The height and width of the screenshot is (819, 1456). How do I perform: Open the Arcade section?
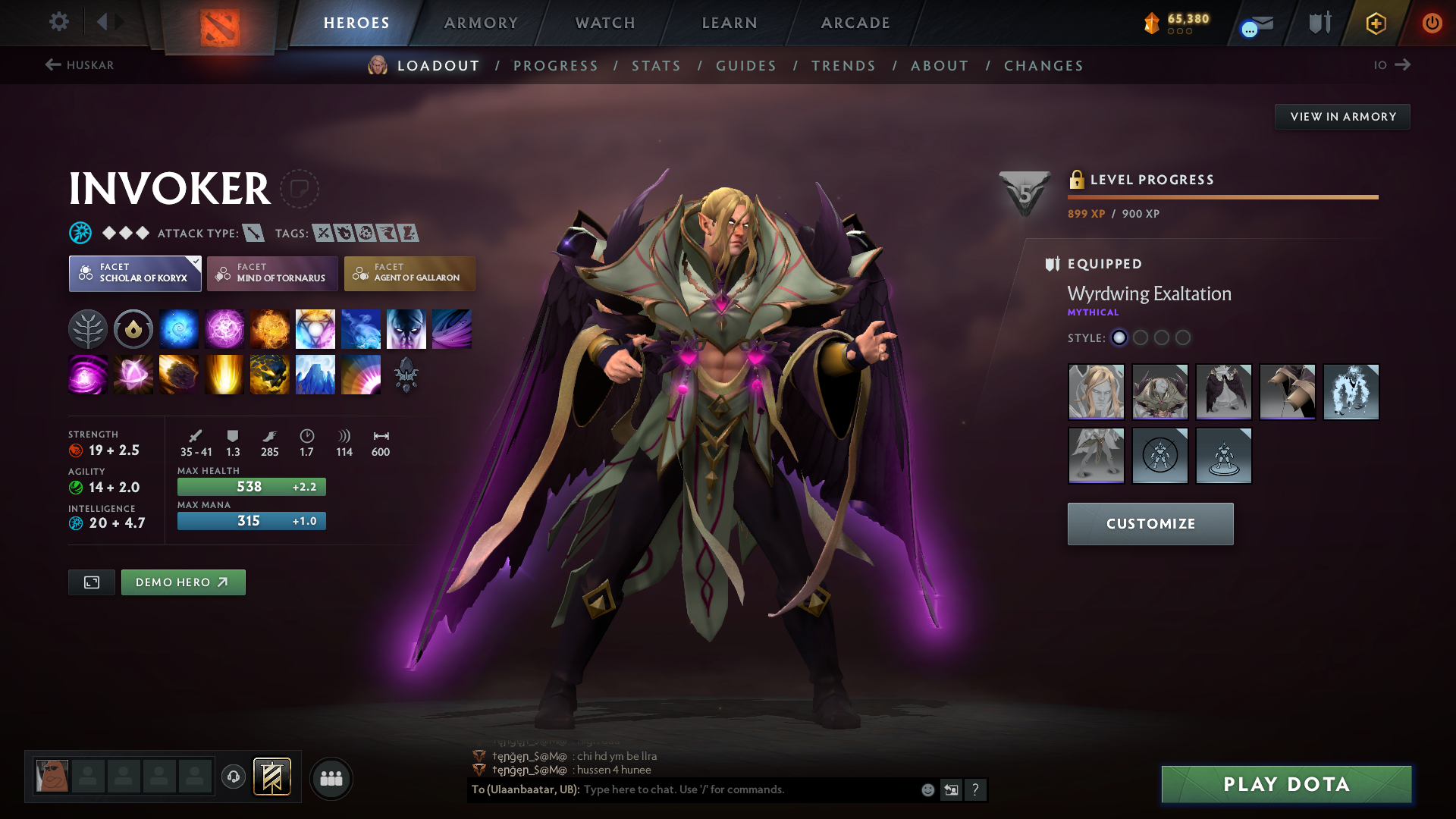855,23
